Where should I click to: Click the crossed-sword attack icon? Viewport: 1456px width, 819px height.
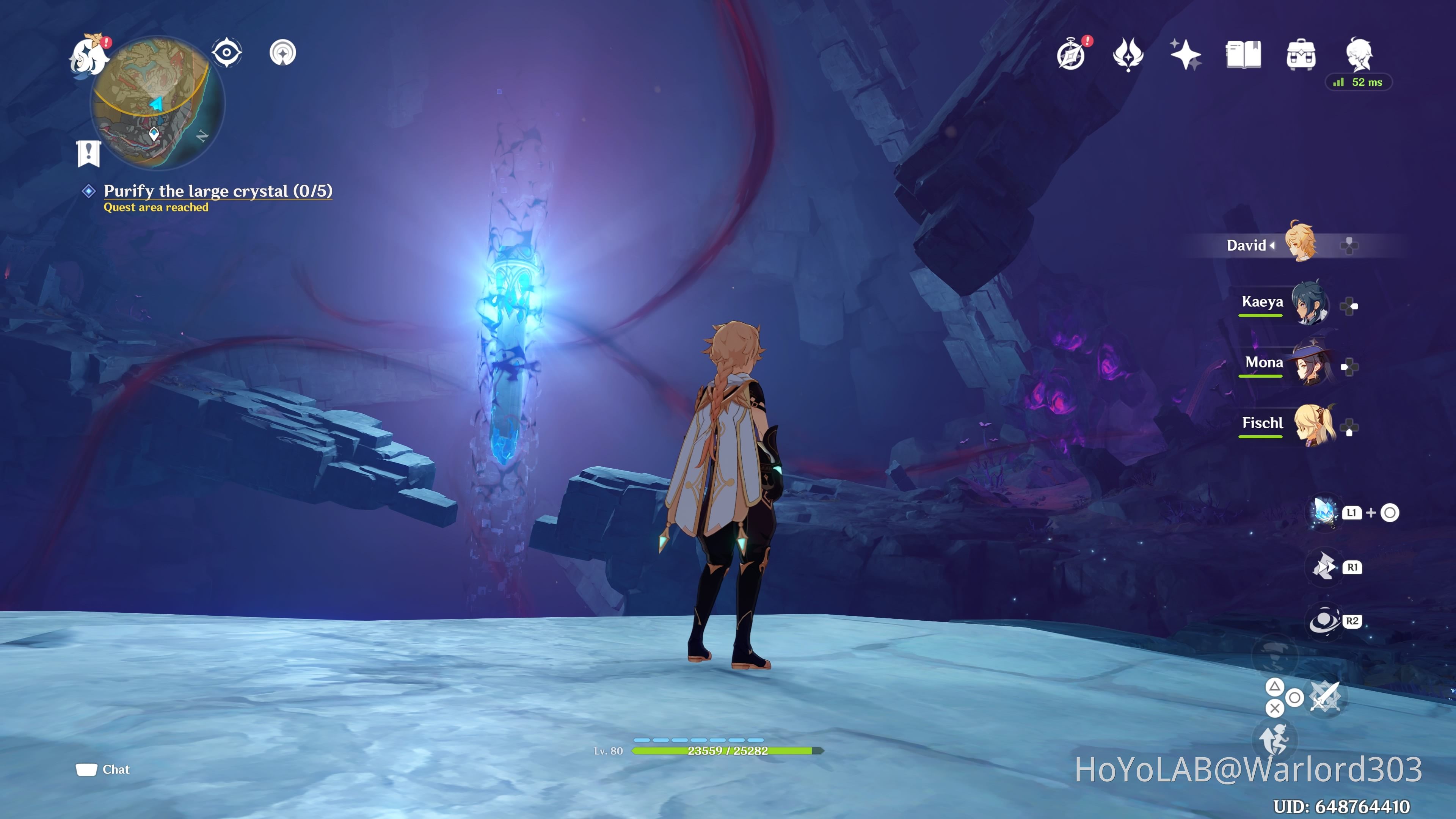click(x=1325, y=698)
